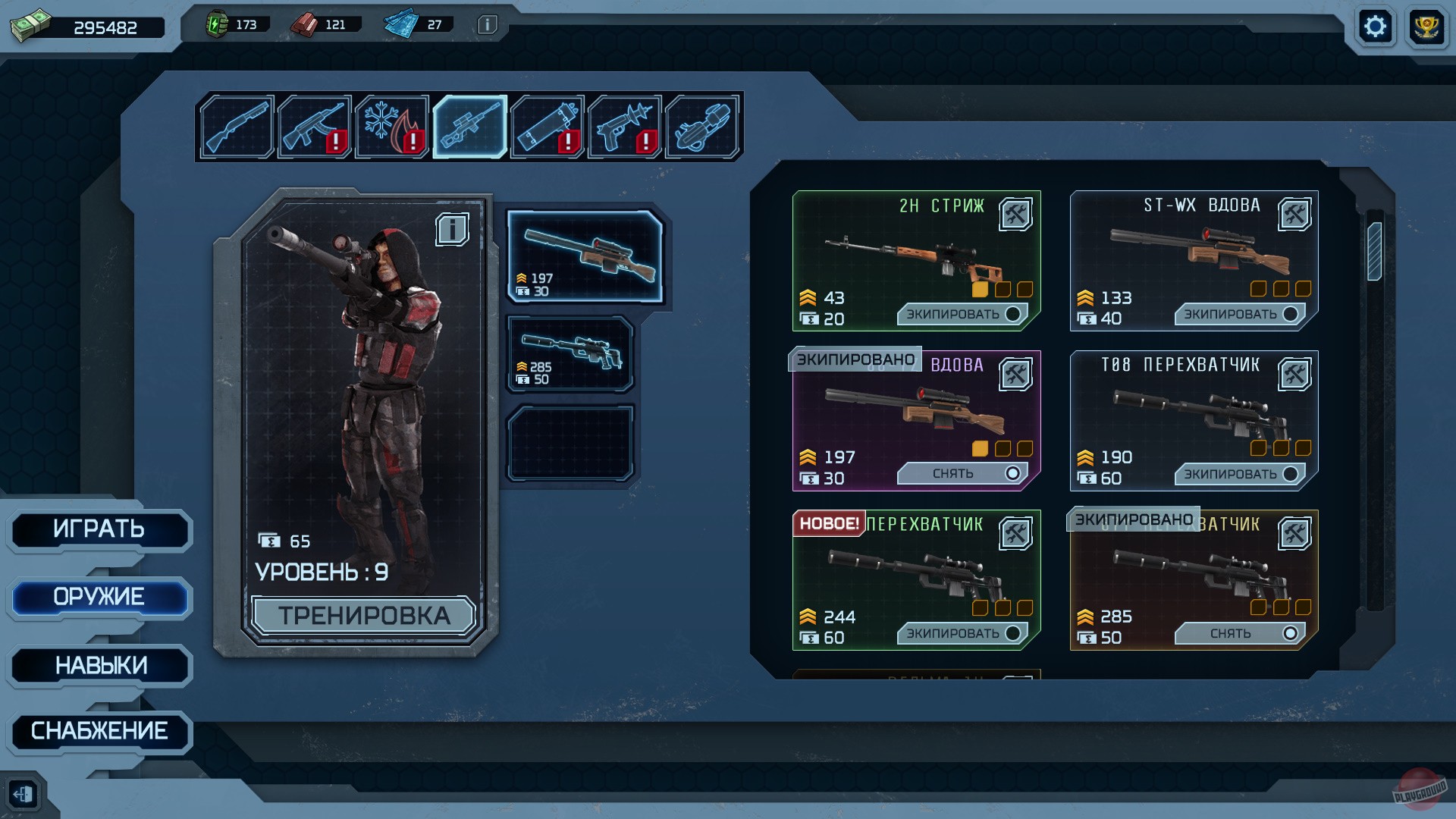
Task: Select the shotgun weapon category
Action: click(237, 127)
